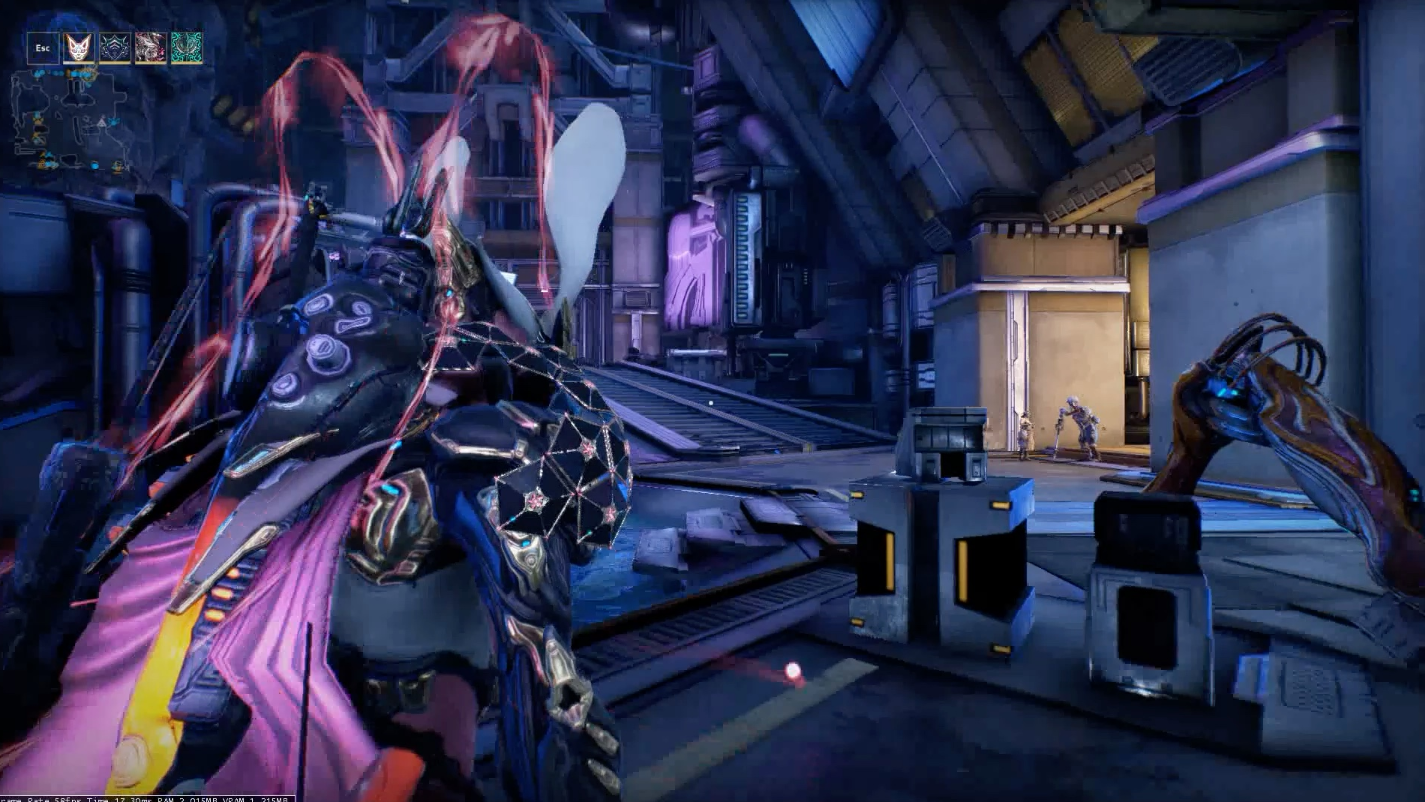Image resolution: width=1425 pixels, height=802 pixels.
Task: Select the fox mask squad member avatar
Action: click(x=79, y=48)
